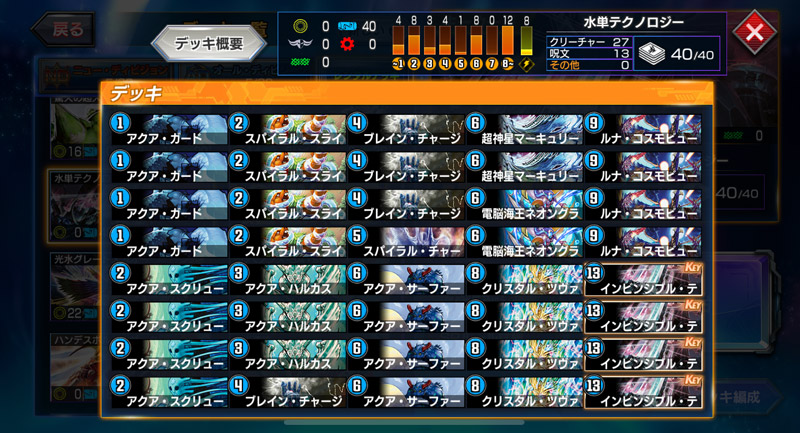
Task: Select the cost-5 スパイラル・チャージ card
Action: pos(404,242)
